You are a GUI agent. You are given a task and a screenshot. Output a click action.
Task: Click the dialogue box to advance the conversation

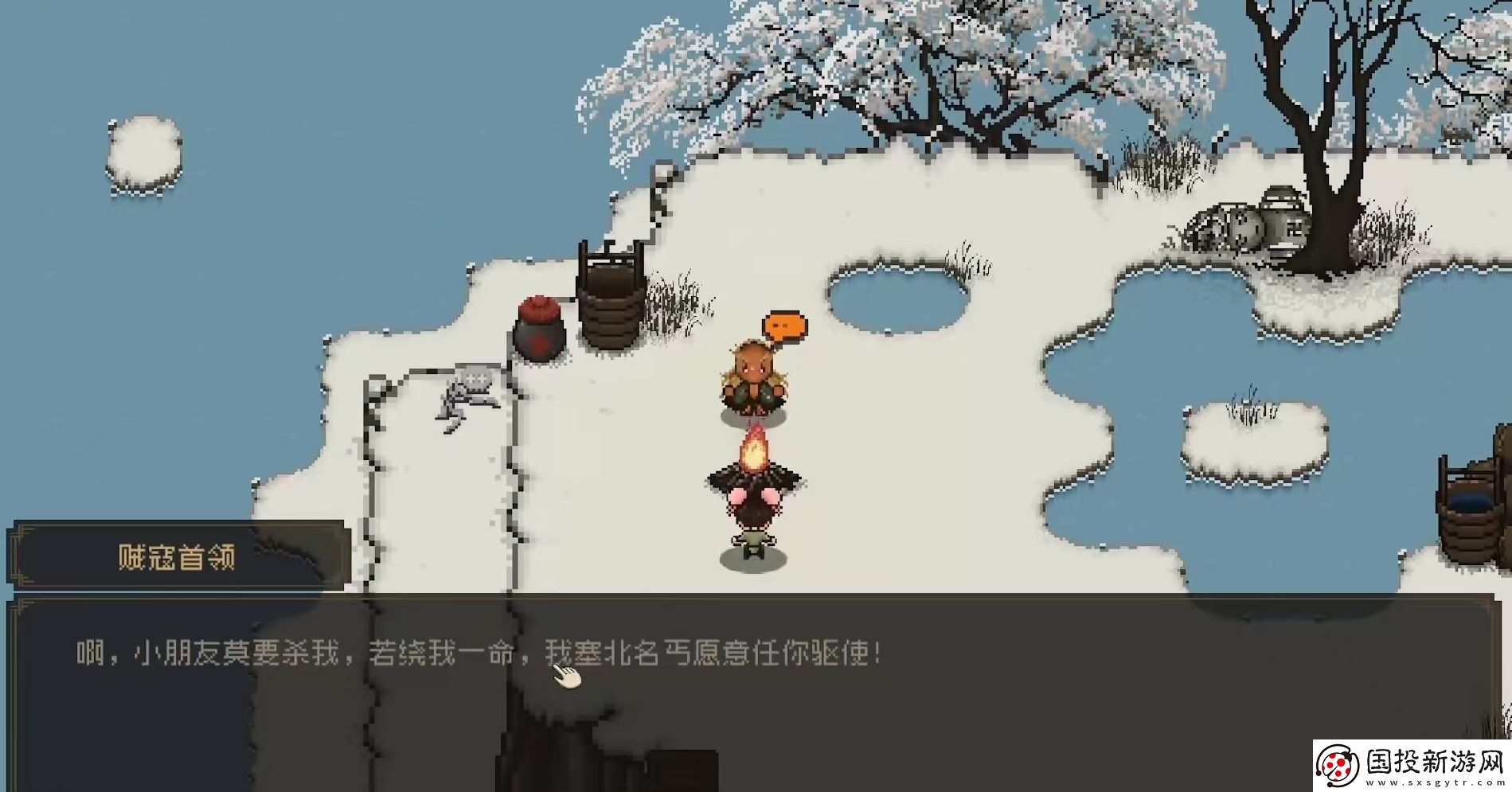756,700
